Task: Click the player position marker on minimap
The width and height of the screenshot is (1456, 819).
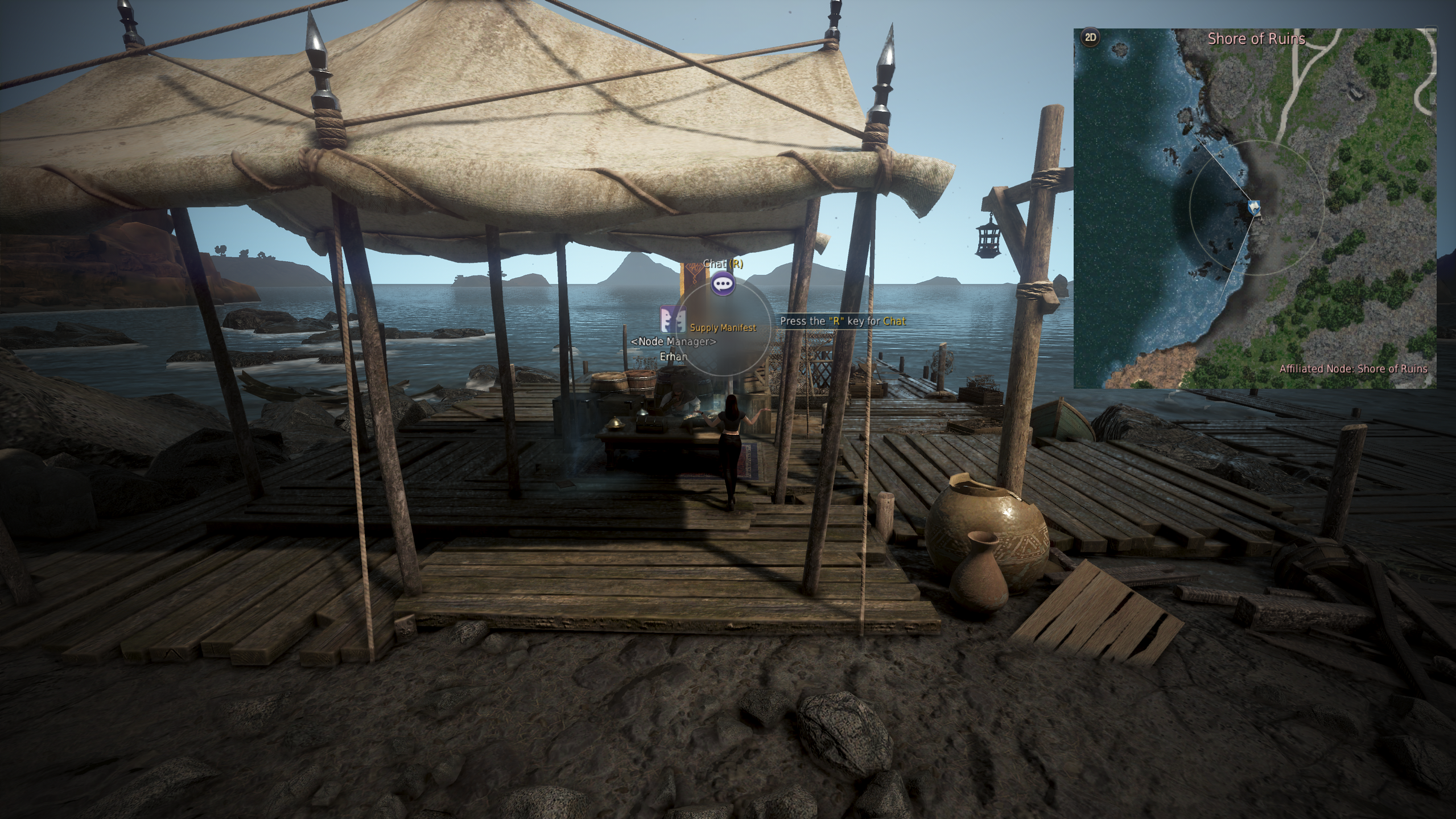Action: pos(1254,207)
